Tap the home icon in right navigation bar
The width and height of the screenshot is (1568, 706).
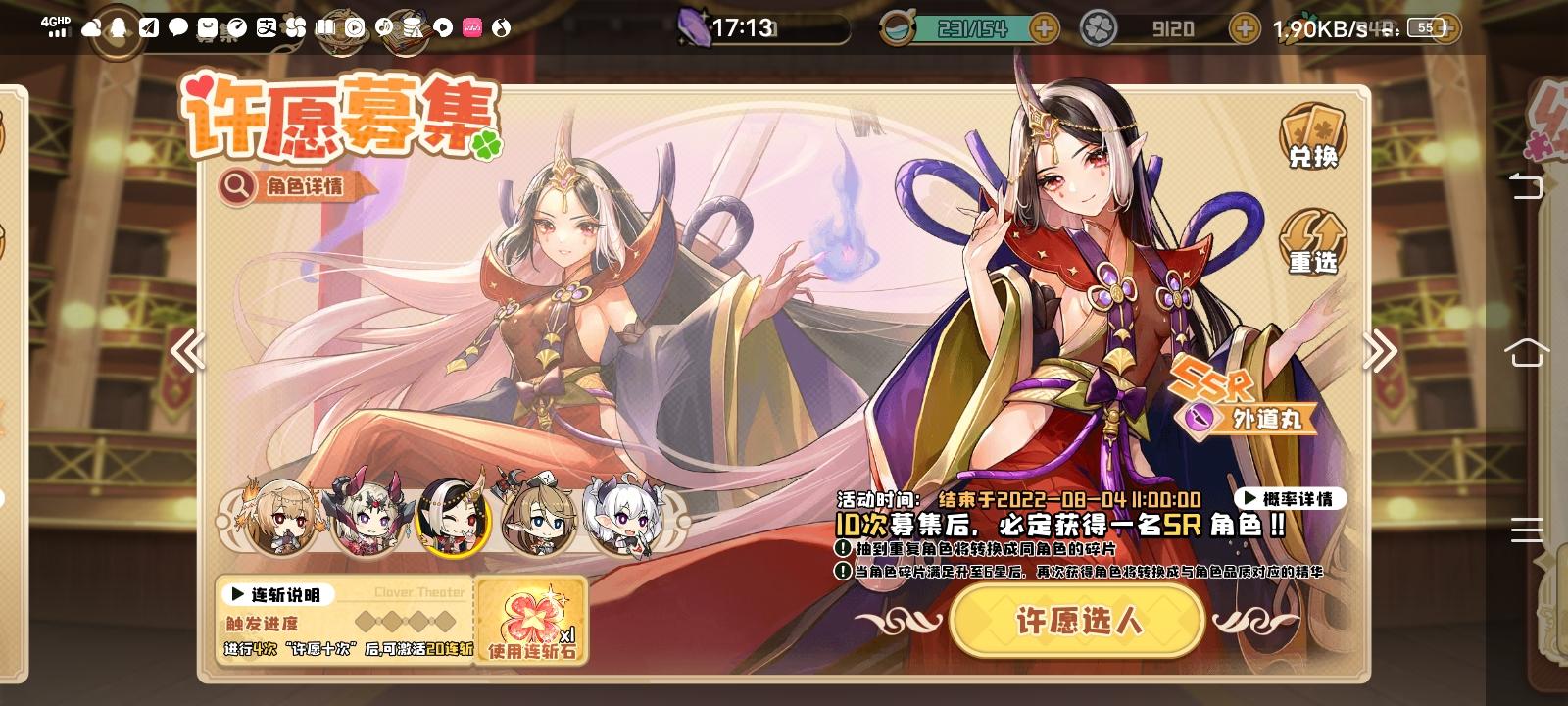coord(1525,353)
